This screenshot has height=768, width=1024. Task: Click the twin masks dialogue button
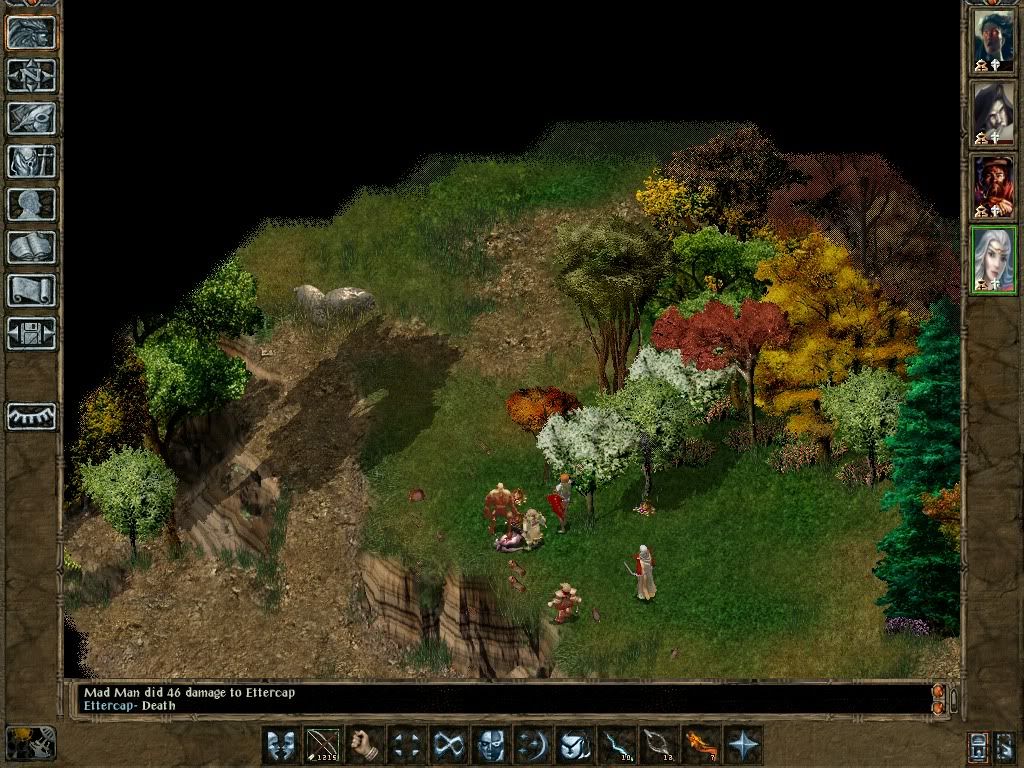coord(280,745)
